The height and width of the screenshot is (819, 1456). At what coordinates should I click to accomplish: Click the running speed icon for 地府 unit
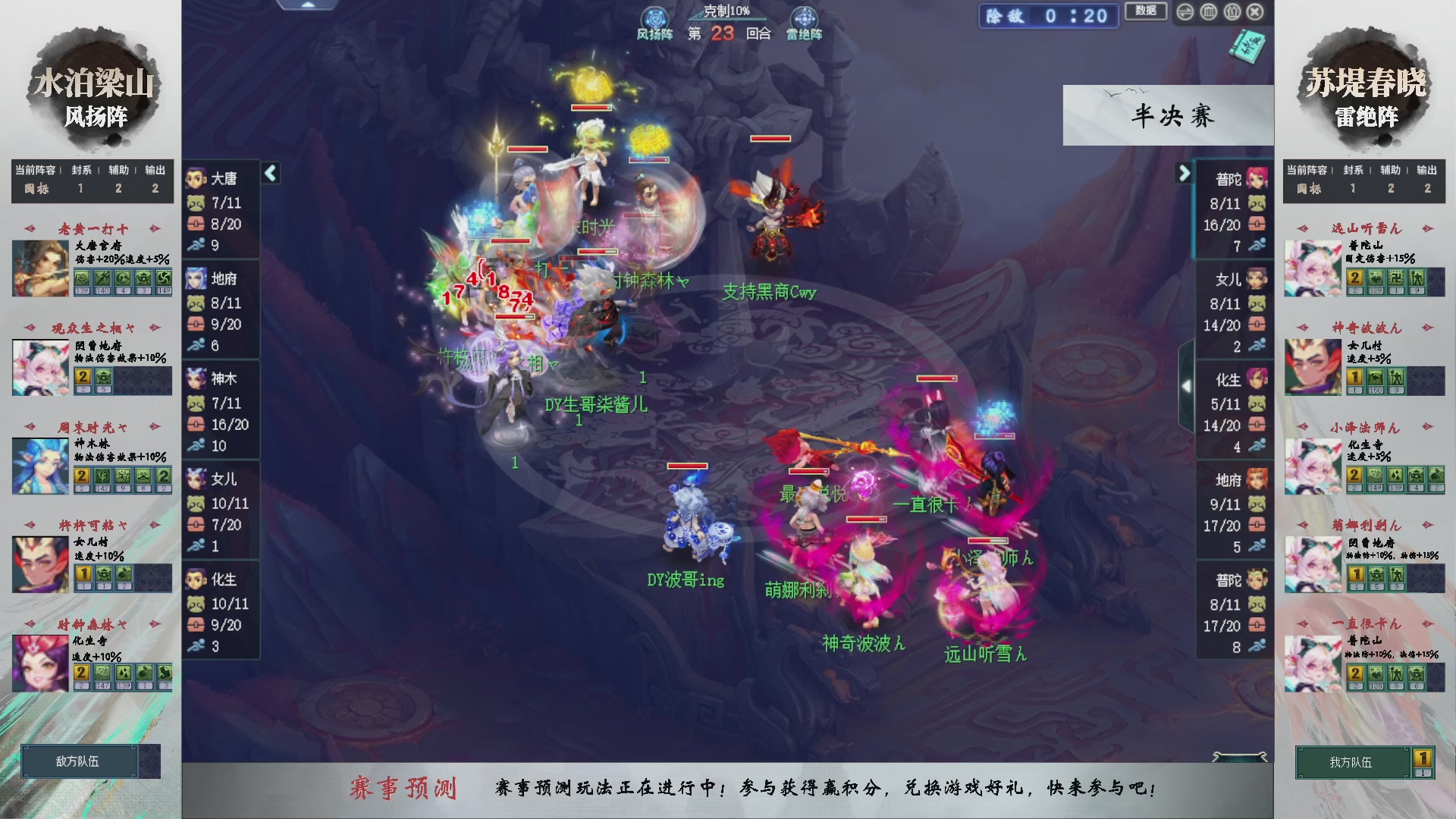[194, 346]
